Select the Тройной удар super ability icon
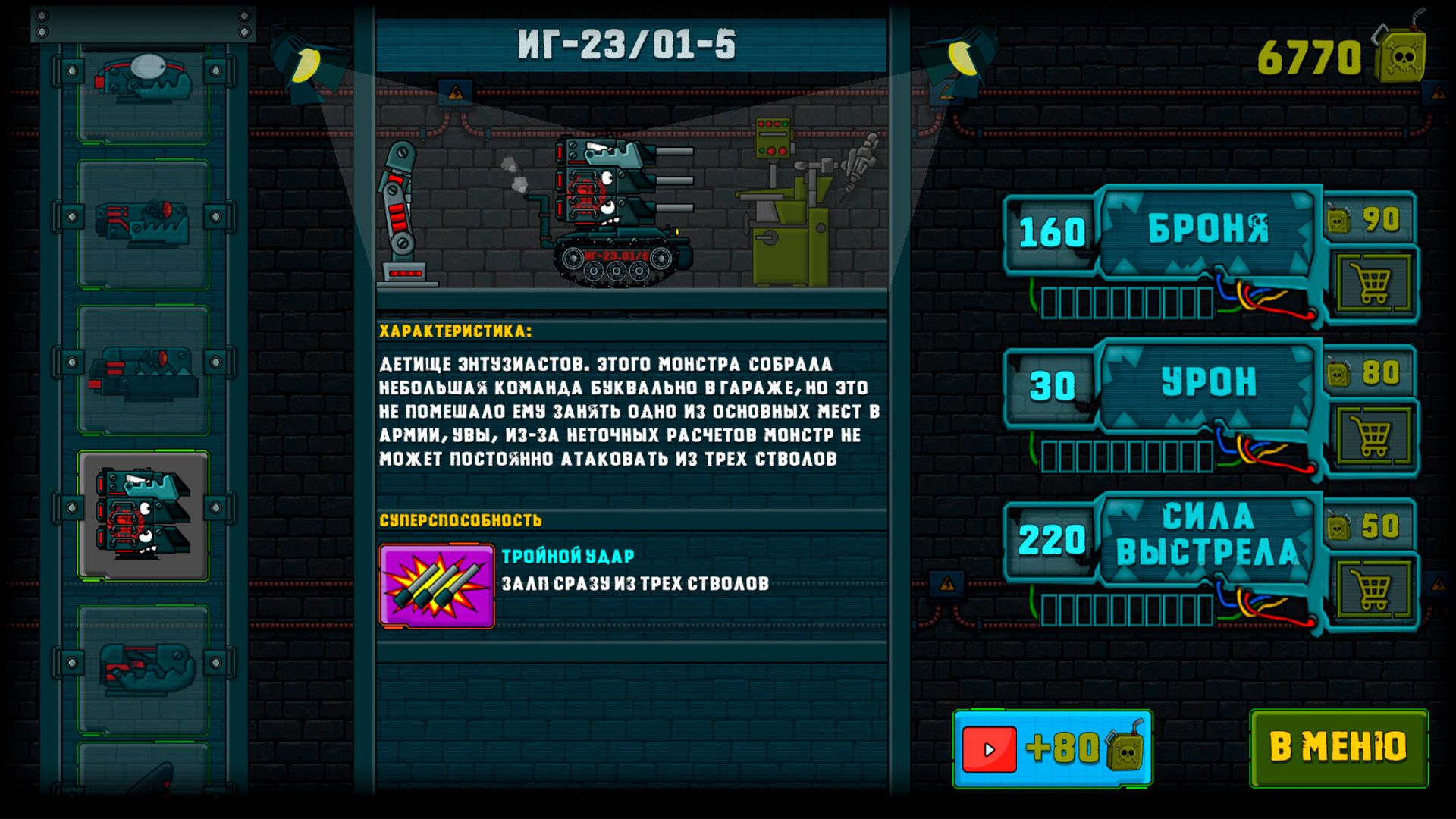This screenshot has height=819, width=1456. [437, 586]
